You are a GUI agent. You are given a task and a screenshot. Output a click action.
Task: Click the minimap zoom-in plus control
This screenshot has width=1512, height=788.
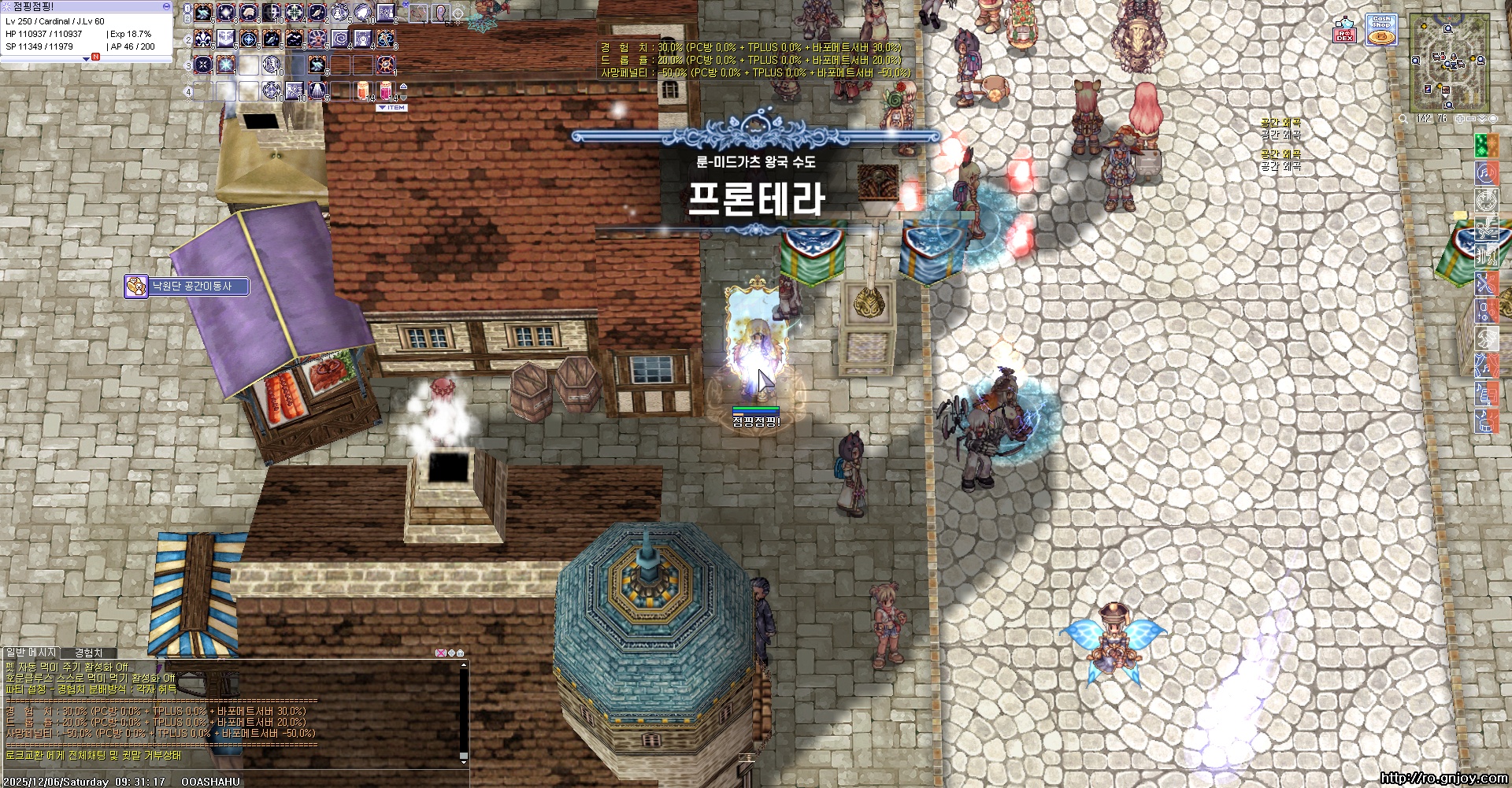[x=1459, y=119]
